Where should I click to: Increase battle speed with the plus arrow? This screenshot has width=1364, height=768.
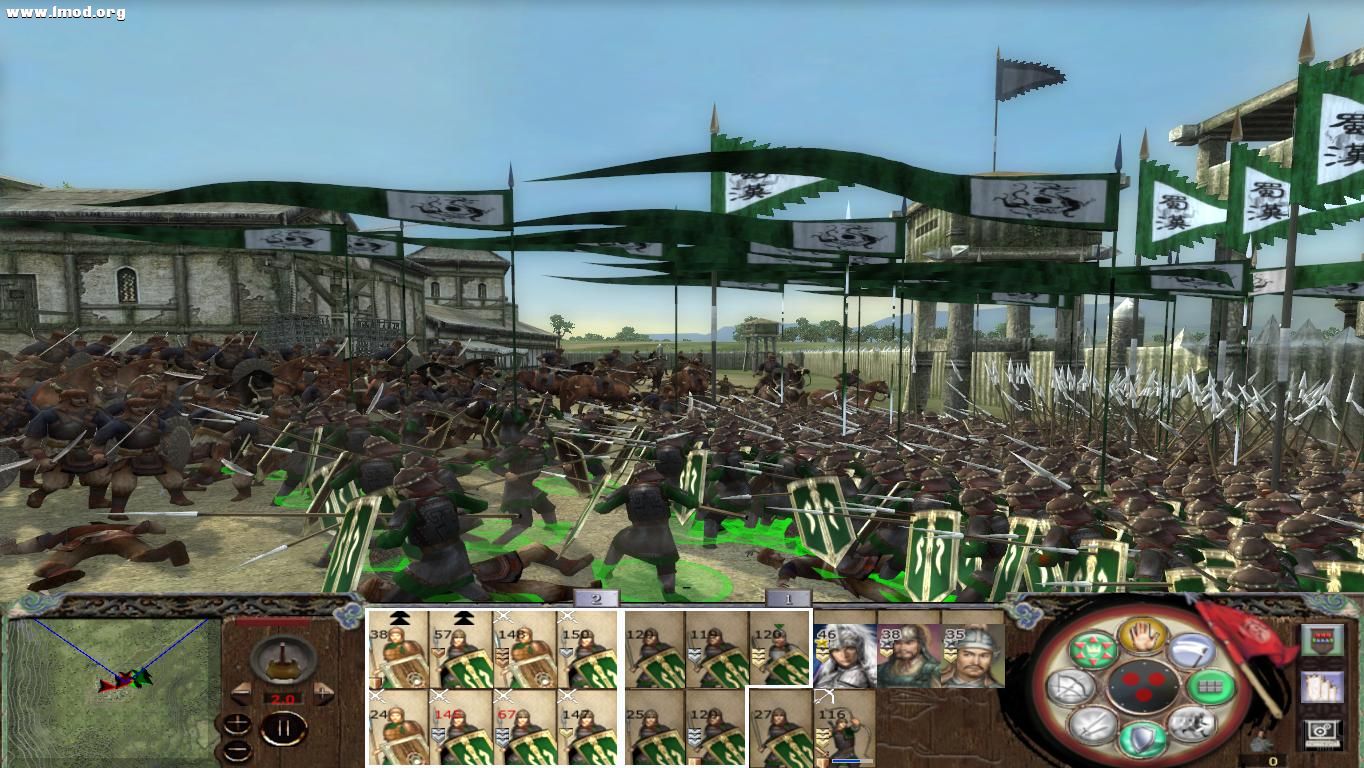tap(322, 694)
